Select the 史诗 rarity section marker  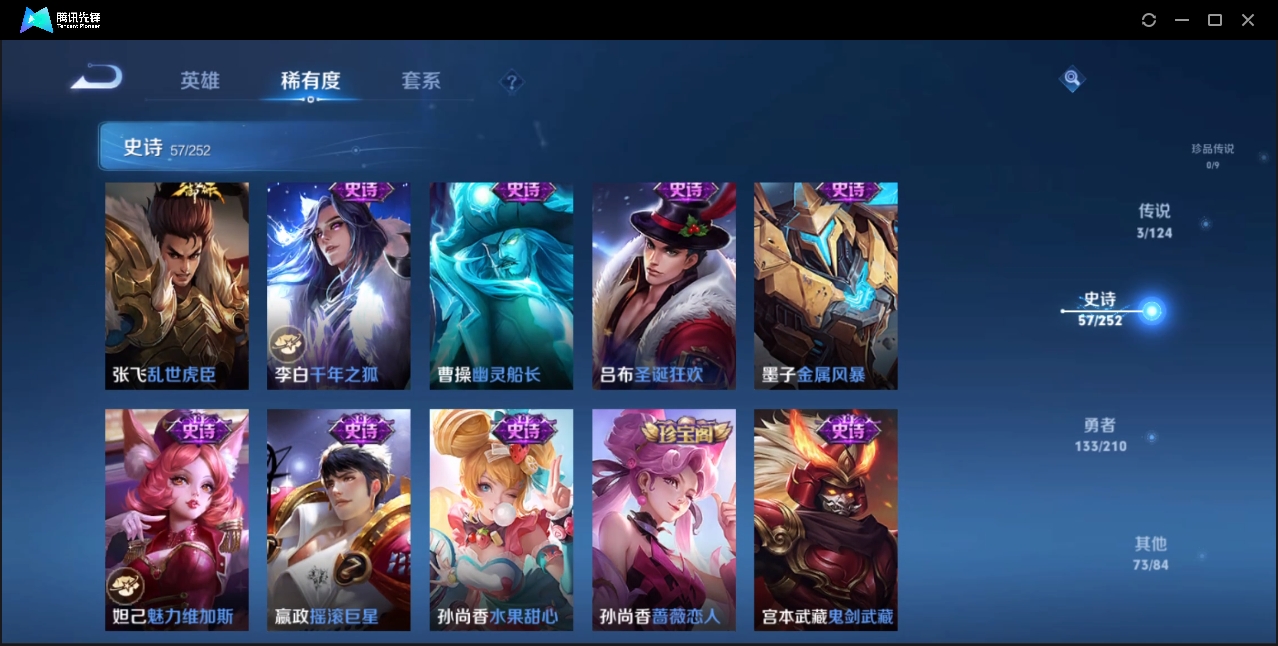1100,309
